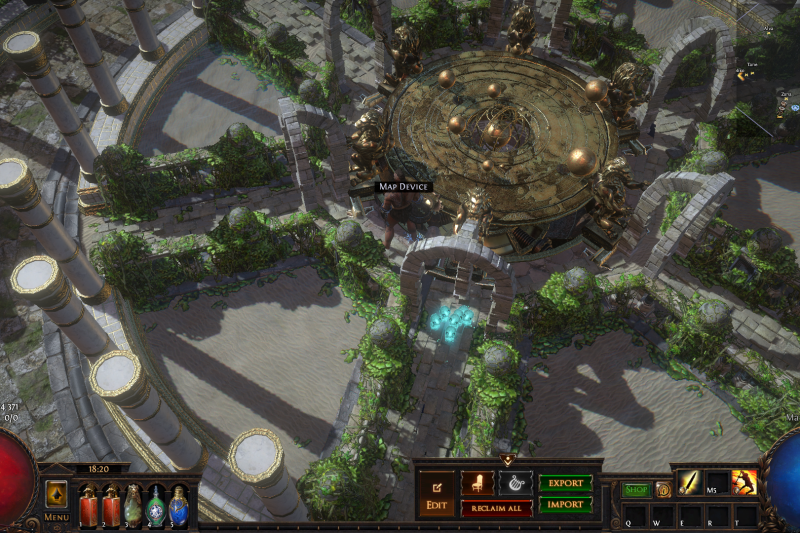This screenshot has width=800, height=533.
Task: Open the chair decorations icon
Action: point(477,483)
